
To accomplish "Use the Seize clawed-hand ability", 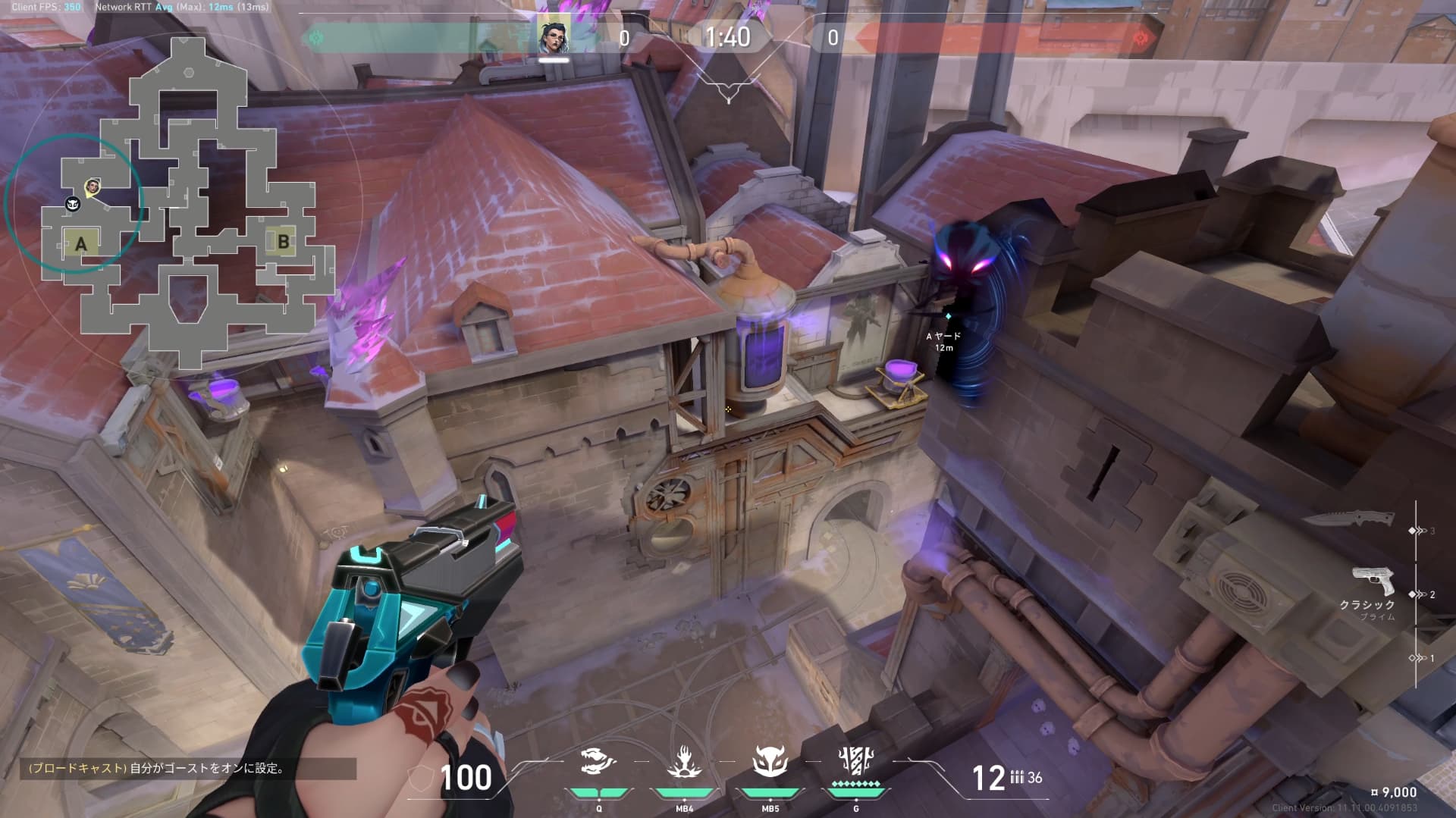I will click(x=684, y=762).
